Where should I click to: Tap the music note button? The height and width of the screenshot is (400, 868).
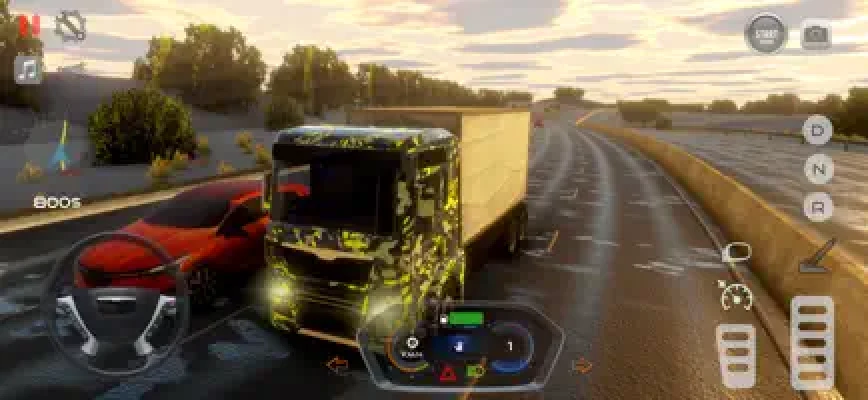coord(28,69)
